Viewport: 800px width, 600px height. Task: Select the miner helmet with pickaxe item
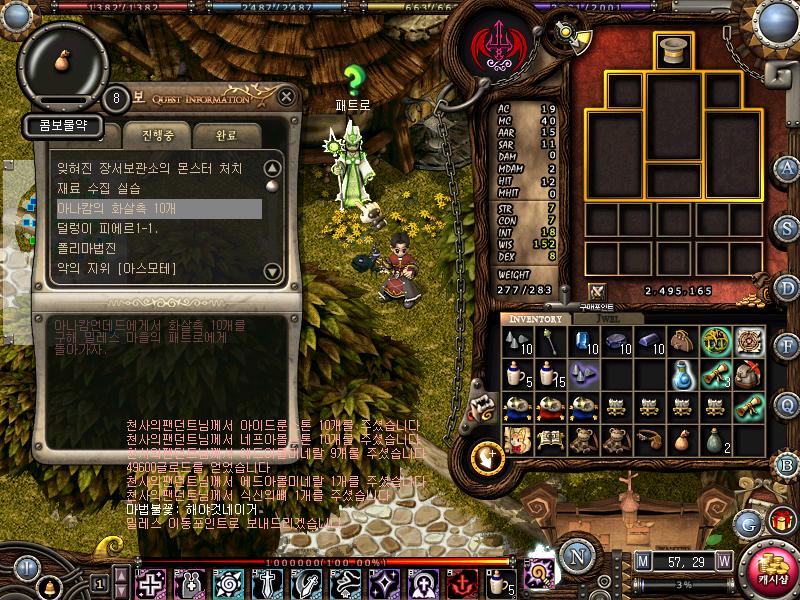pyautogui.click(x=748, y=375)
